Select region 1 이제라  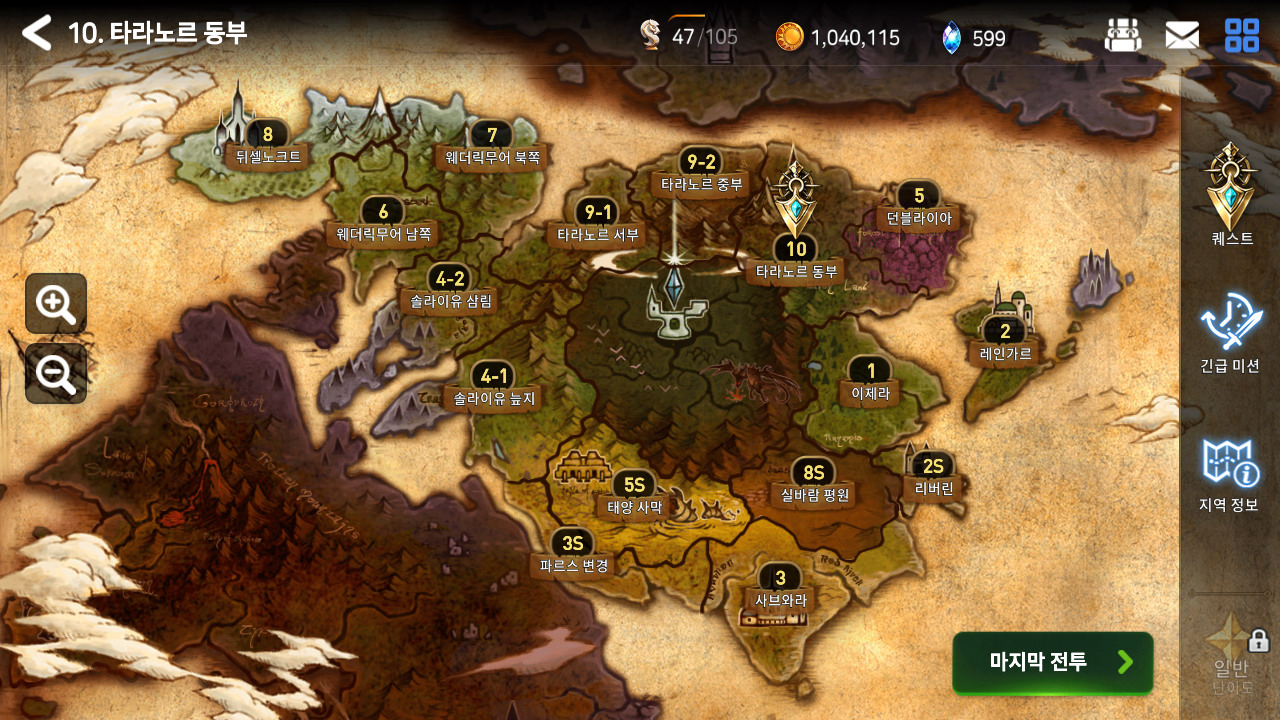870,382
